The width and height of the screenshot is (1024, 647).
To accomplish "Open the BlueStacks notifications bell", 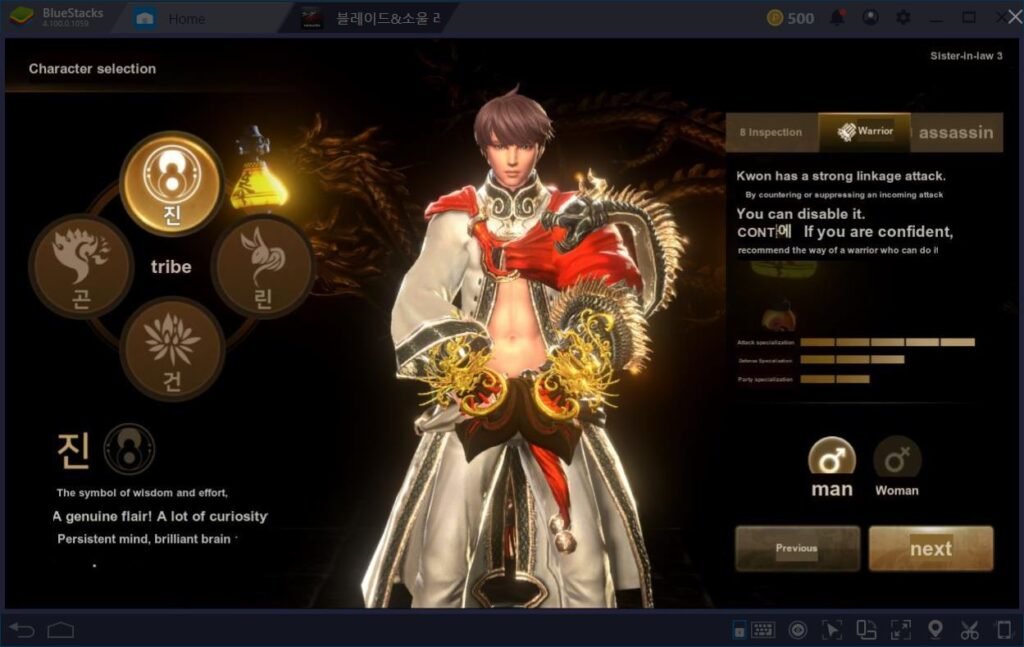I will tap(838, 18).
